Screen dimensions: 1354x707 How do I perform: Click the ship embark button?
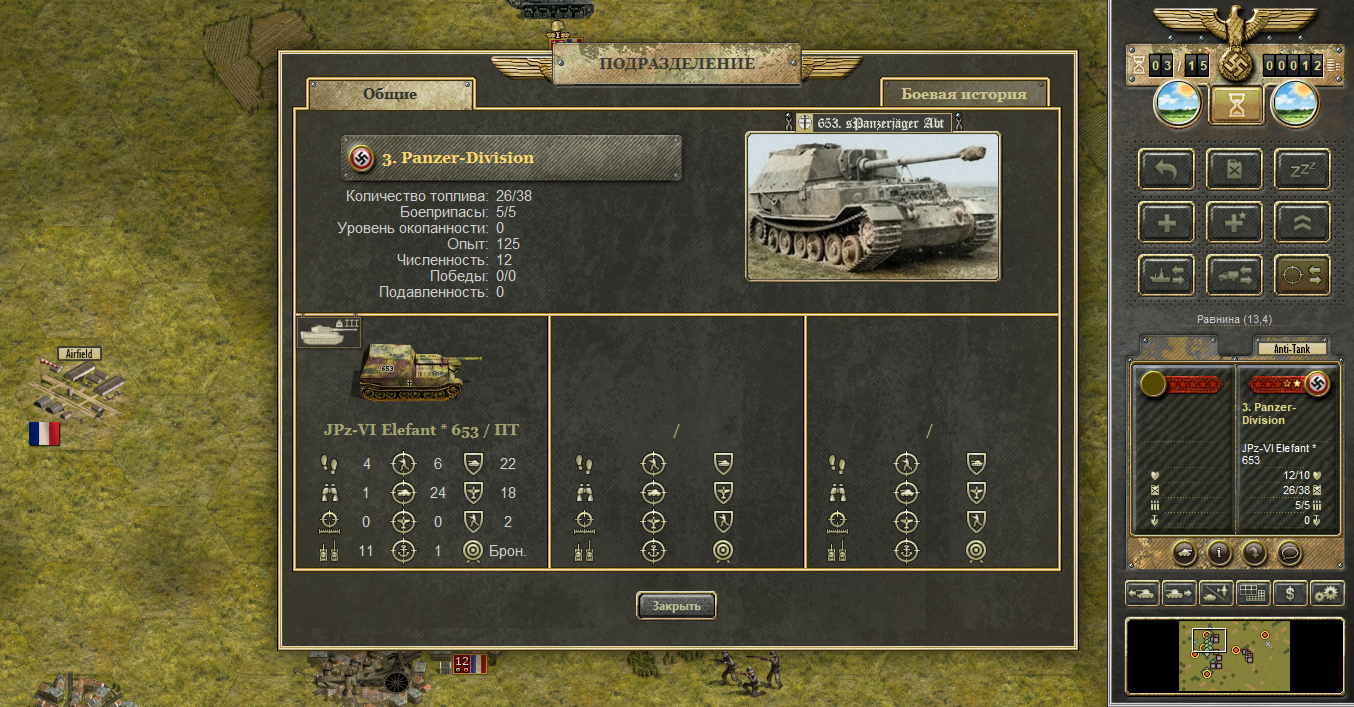[1166, 275]
